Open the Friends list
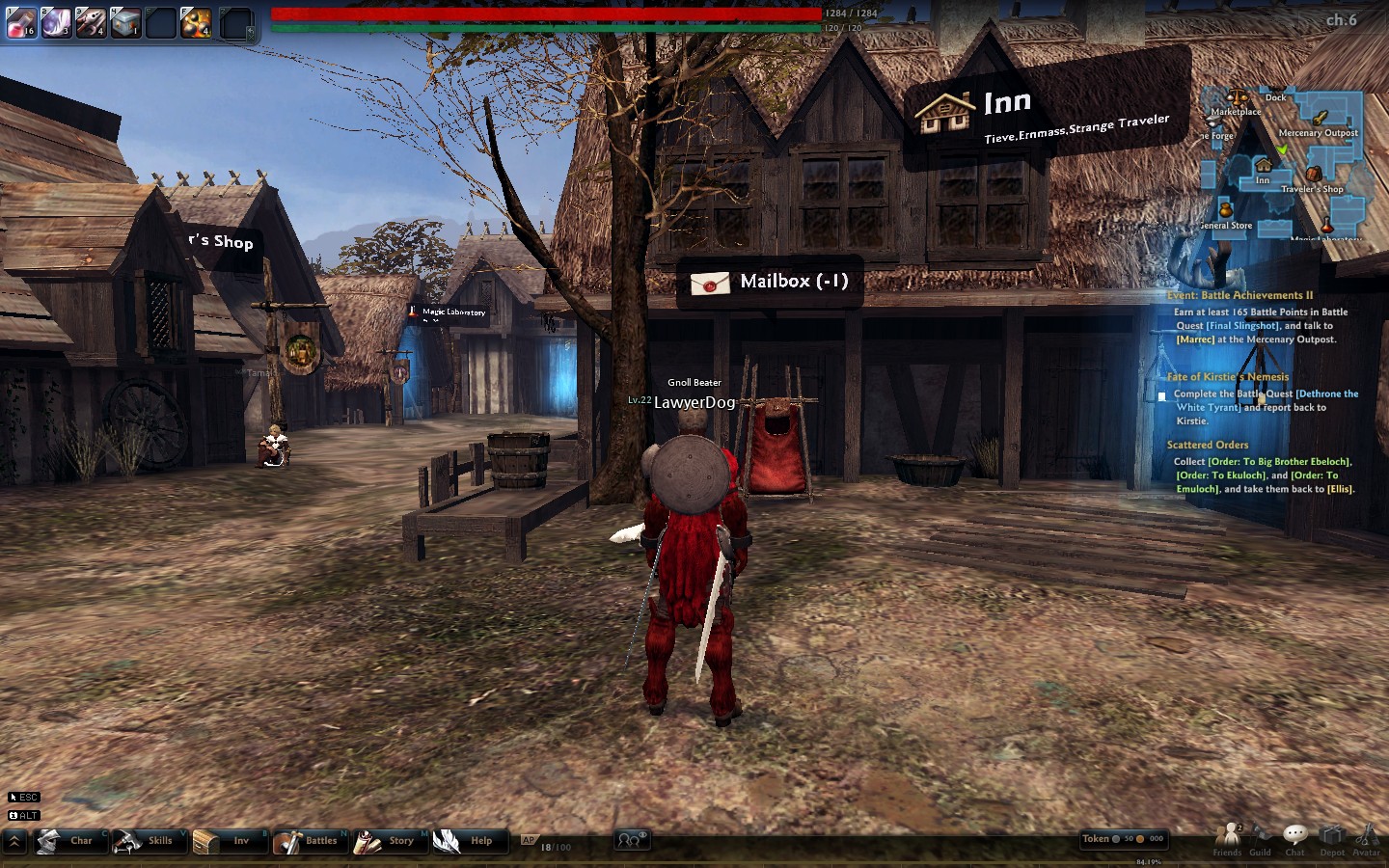 click(x=1228, y=838)
